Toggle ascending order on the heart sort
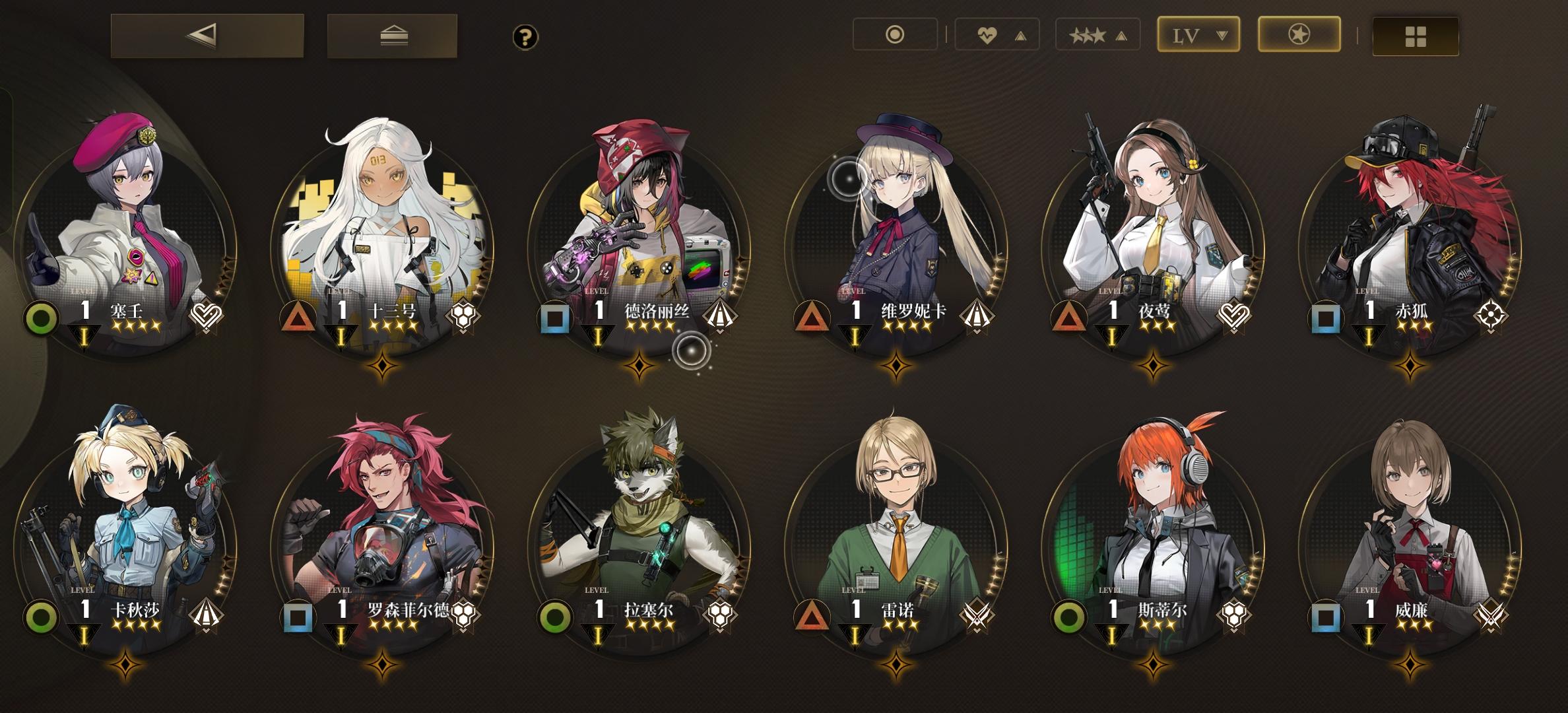This screenshot has width=1568, height=713. point(1020,36)
